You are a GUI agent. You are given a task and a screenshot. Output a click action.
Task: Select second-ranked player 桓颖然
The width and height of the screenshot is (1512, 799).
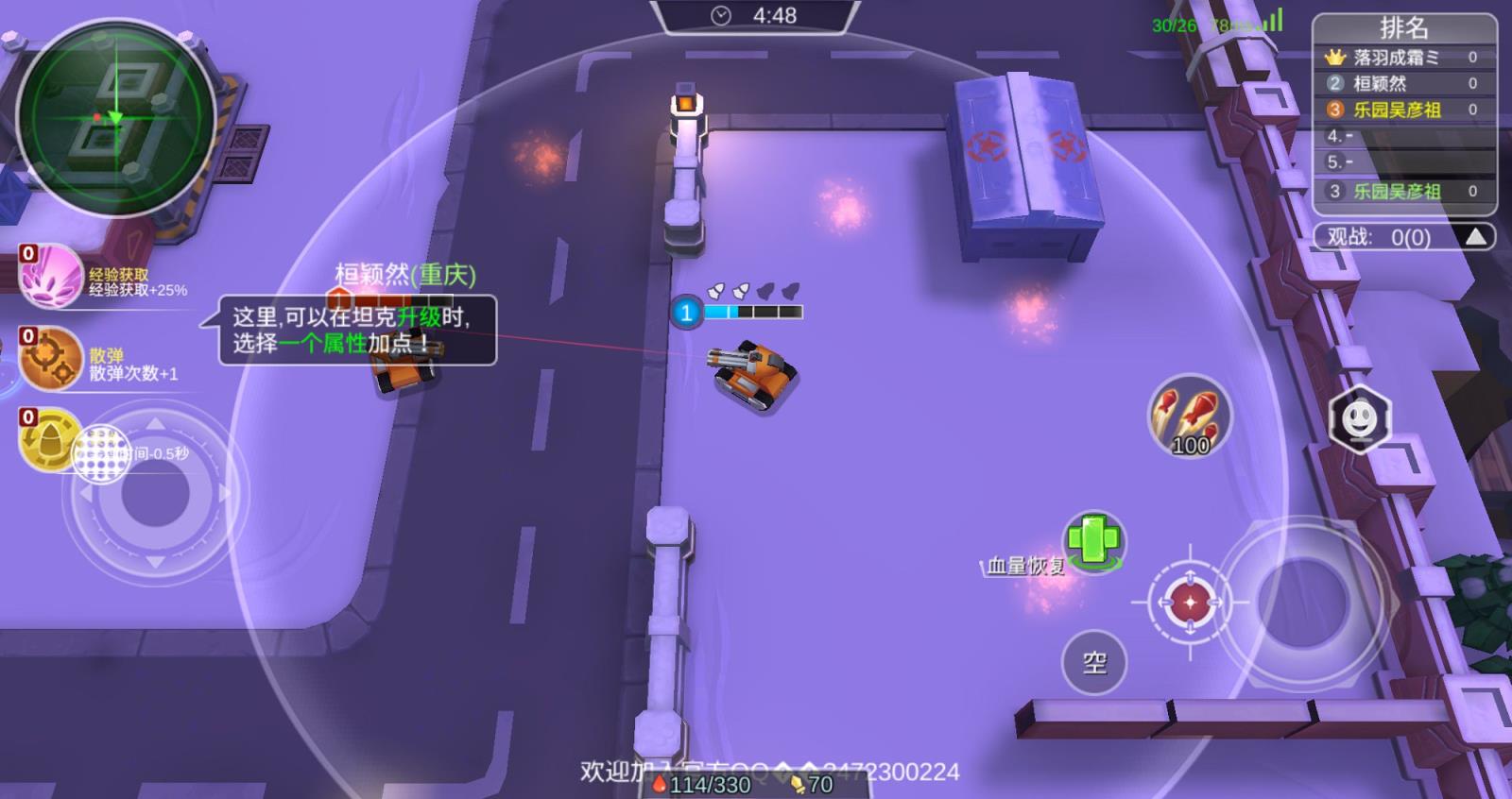pos(1380,83)
